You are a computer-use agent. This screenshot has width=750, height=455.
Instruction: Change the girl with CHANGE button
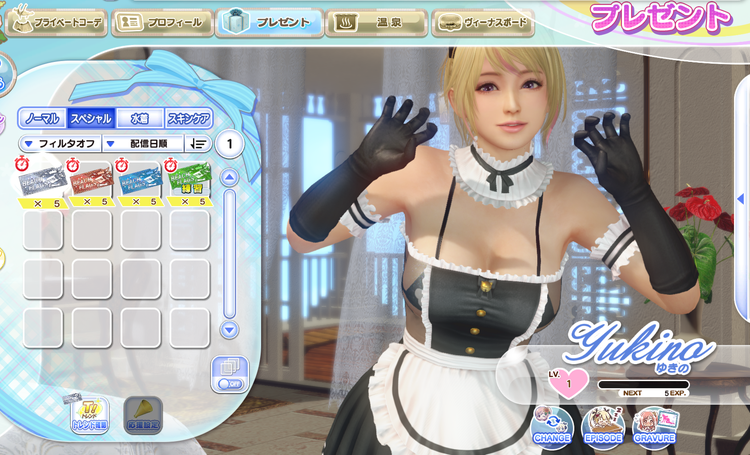[552, 426]
